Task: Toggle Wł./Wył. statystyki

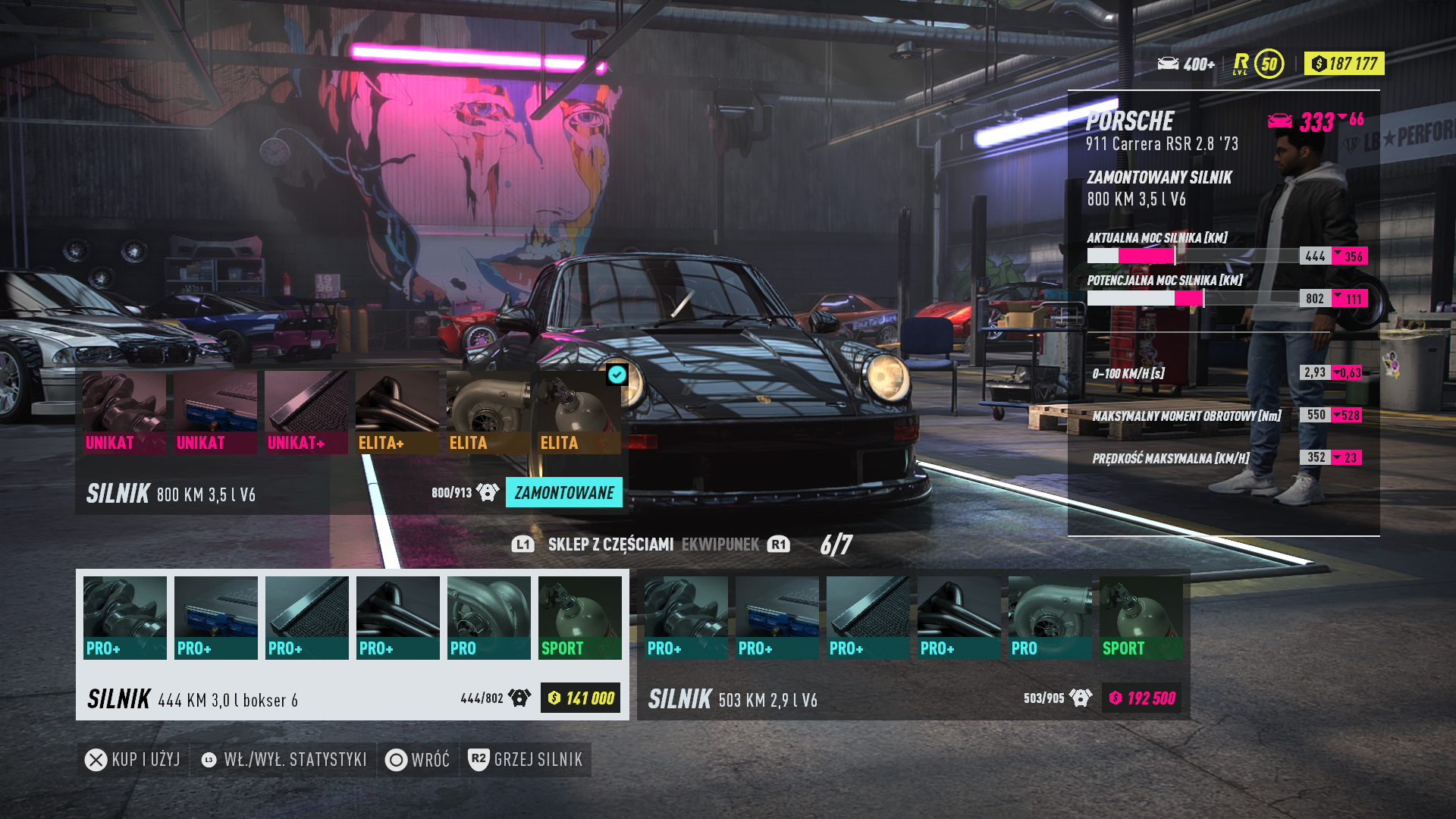Action: click(x=284, y=760)
